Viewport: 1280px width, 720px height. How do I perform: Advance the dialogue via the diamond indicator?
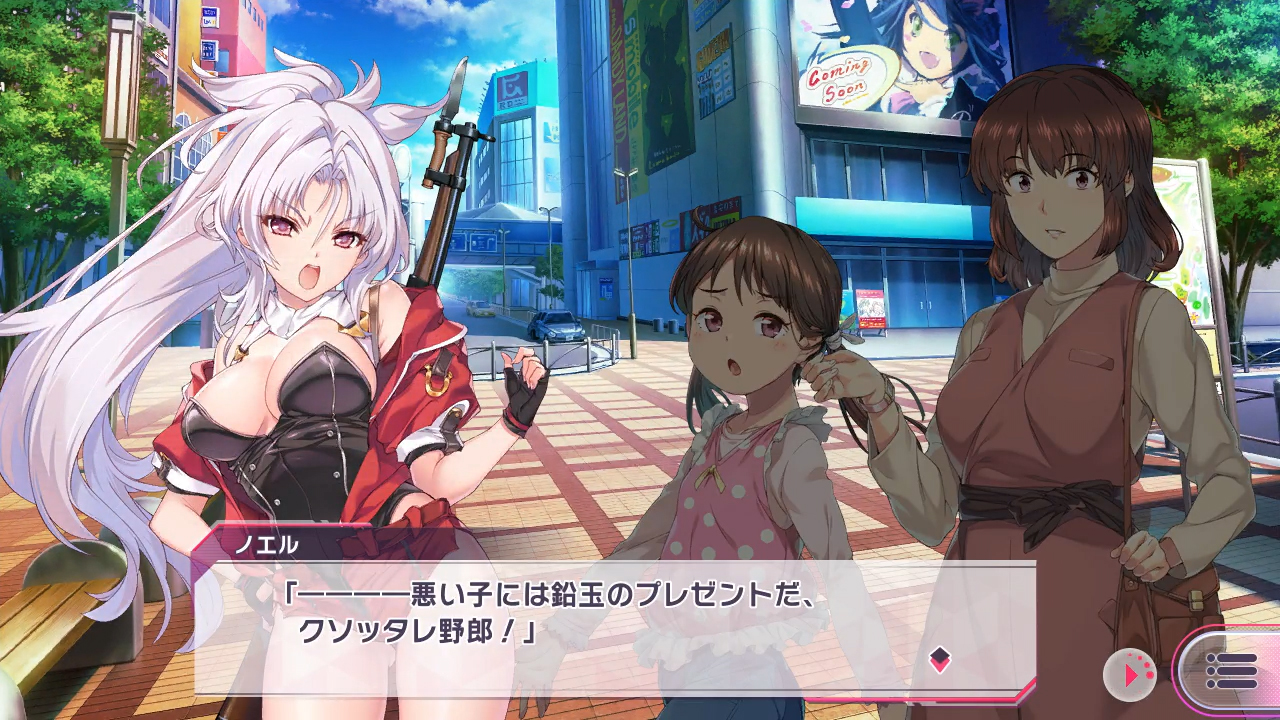click(939, 659)
